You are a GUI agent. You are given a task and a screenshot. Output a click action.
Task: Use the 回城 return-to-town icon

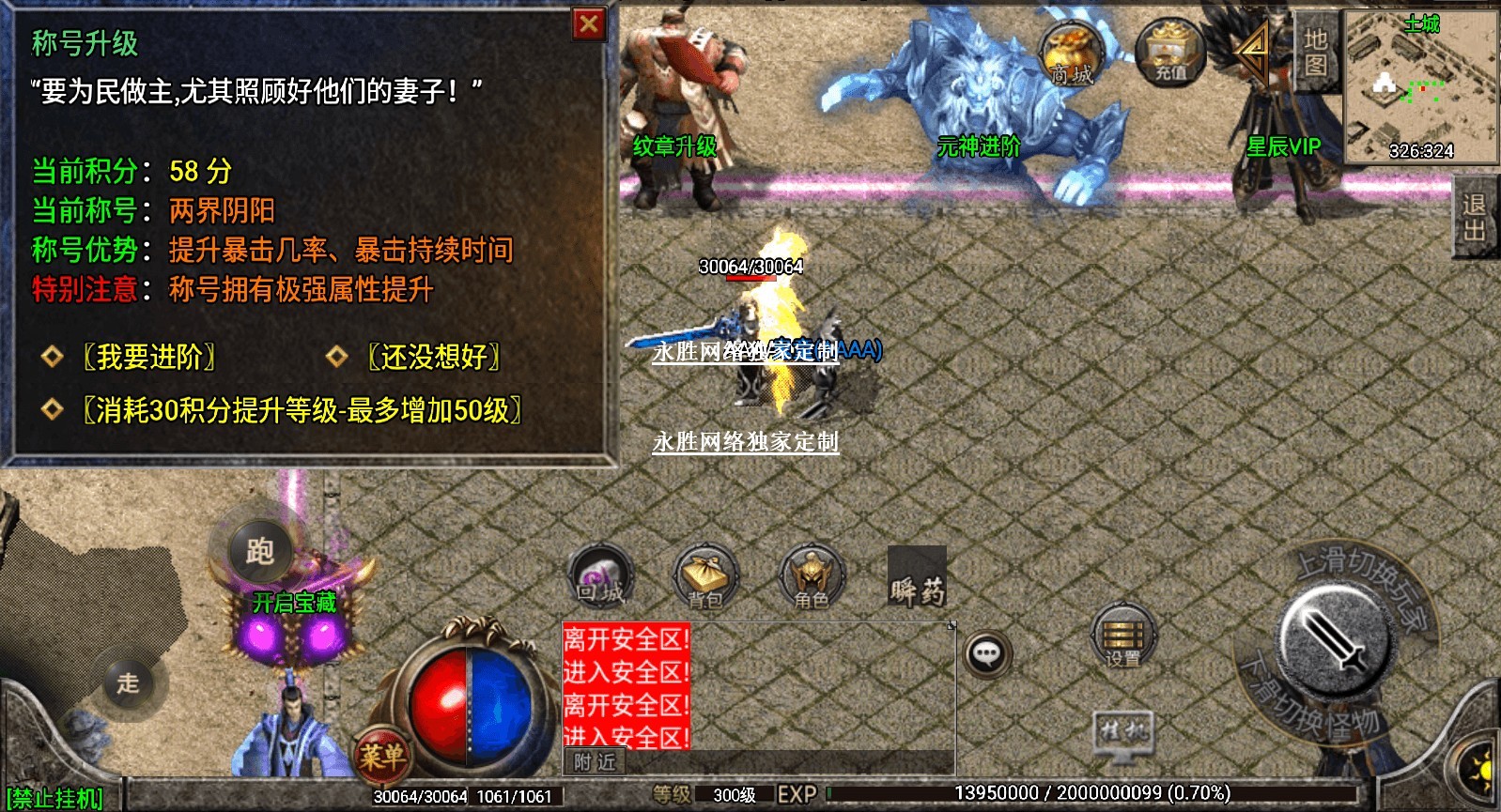(601, 575)
